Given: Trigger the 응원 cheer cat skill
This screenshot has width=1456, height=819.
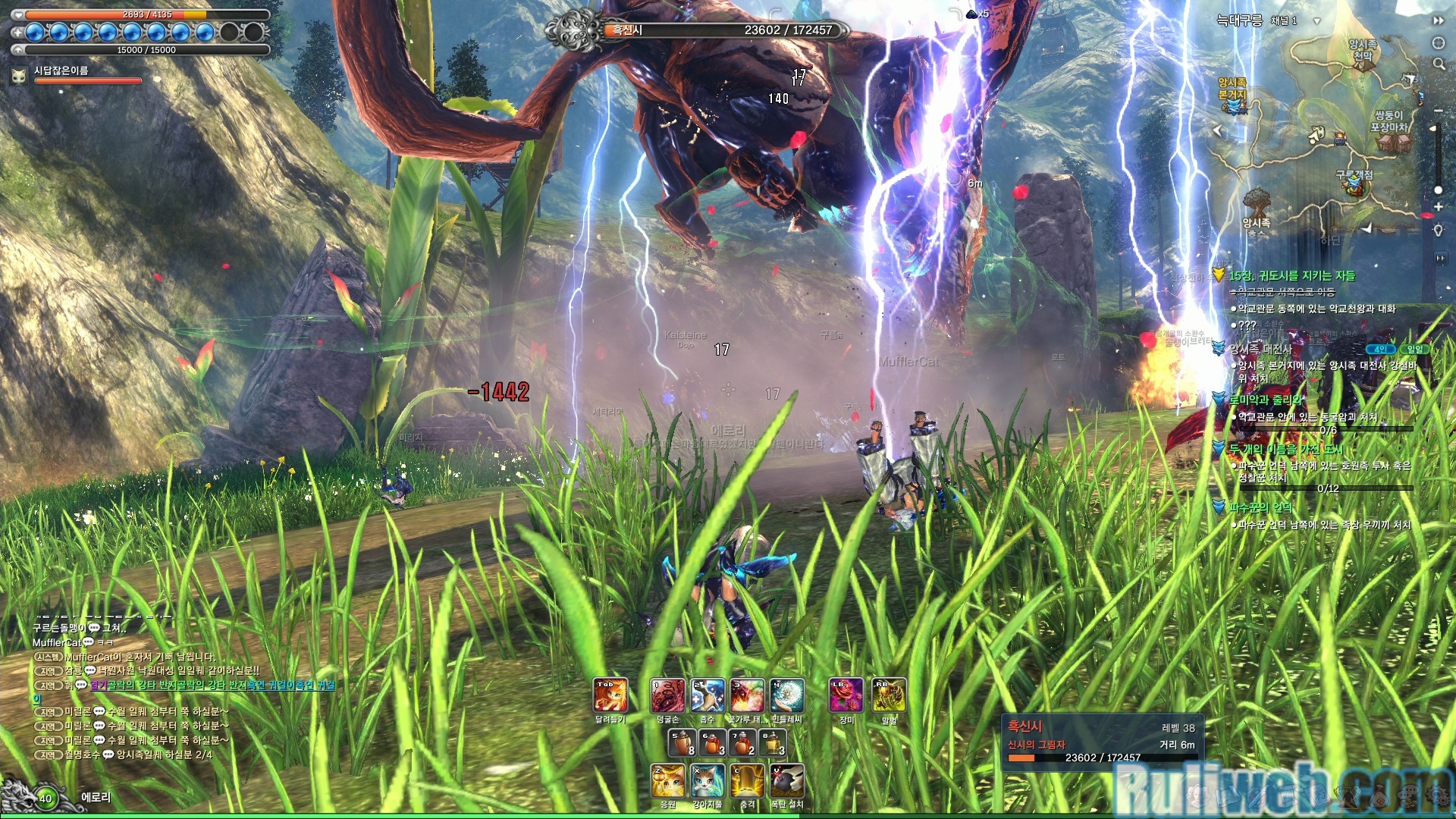Looking at the screenshot, I should tap(668, 781).
